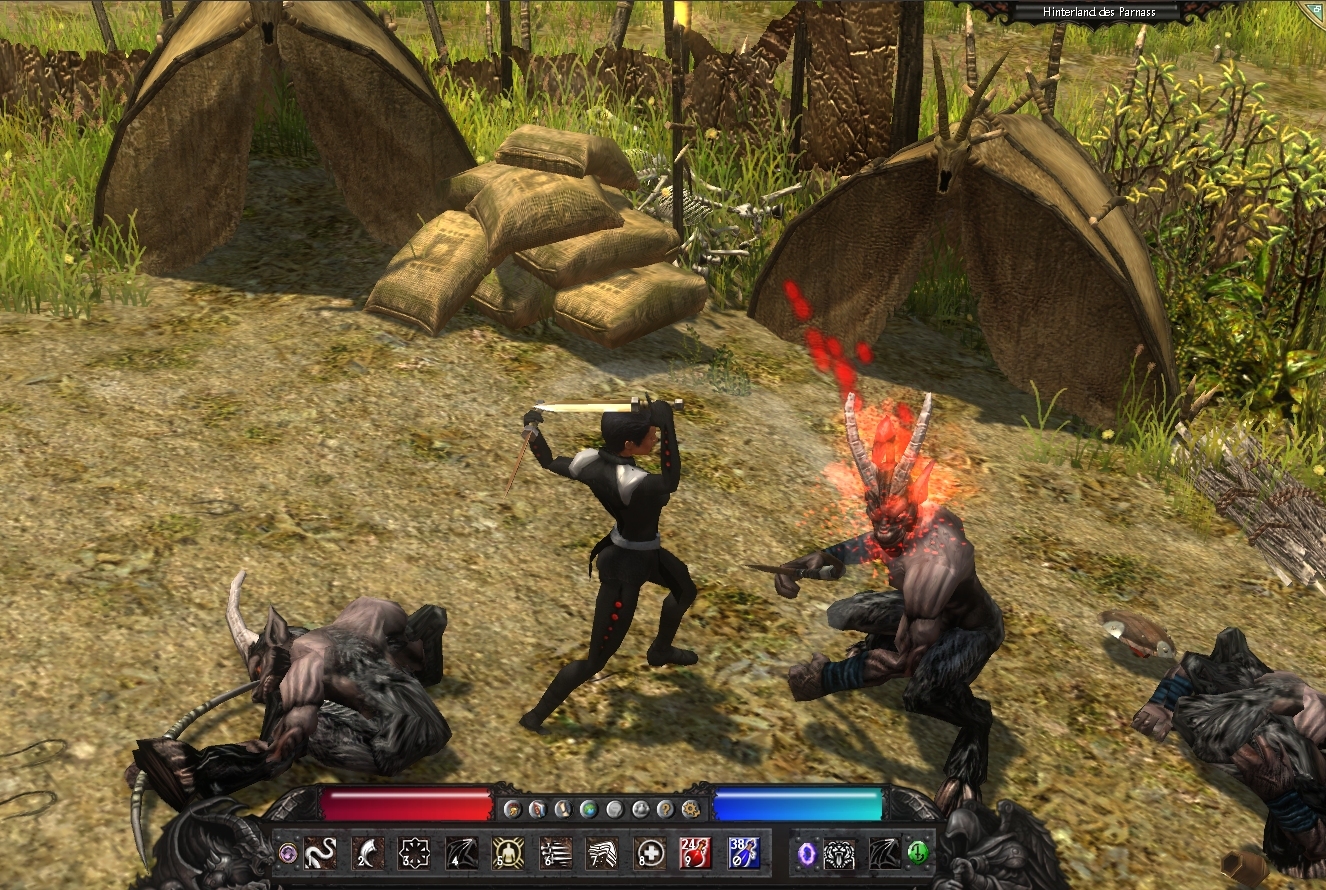Drink the blue energy potion
This screenshot has width=1326, height=890.
tap(743, 853)
